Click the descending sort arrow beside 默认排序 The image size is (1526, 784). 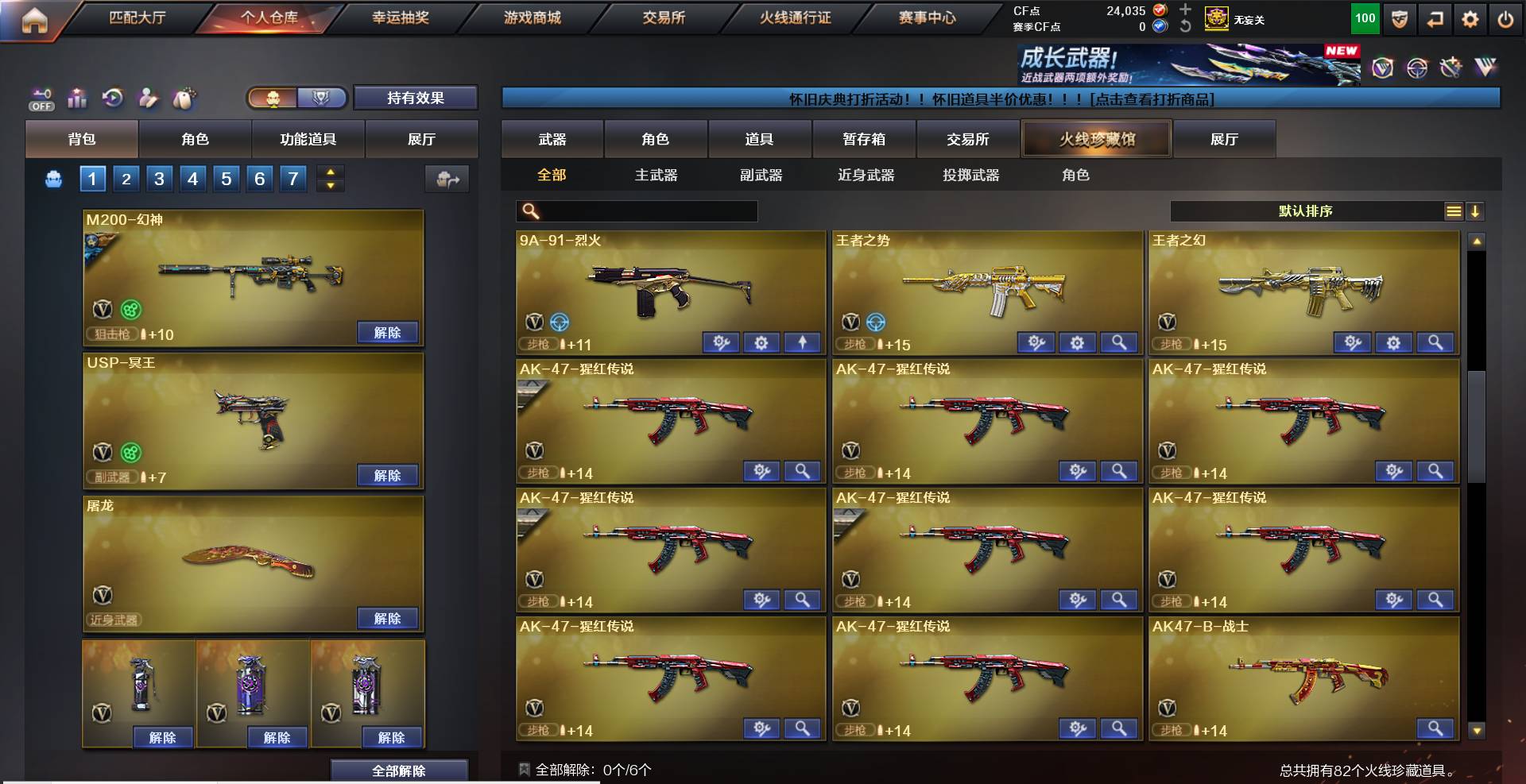pos(1476,212)
